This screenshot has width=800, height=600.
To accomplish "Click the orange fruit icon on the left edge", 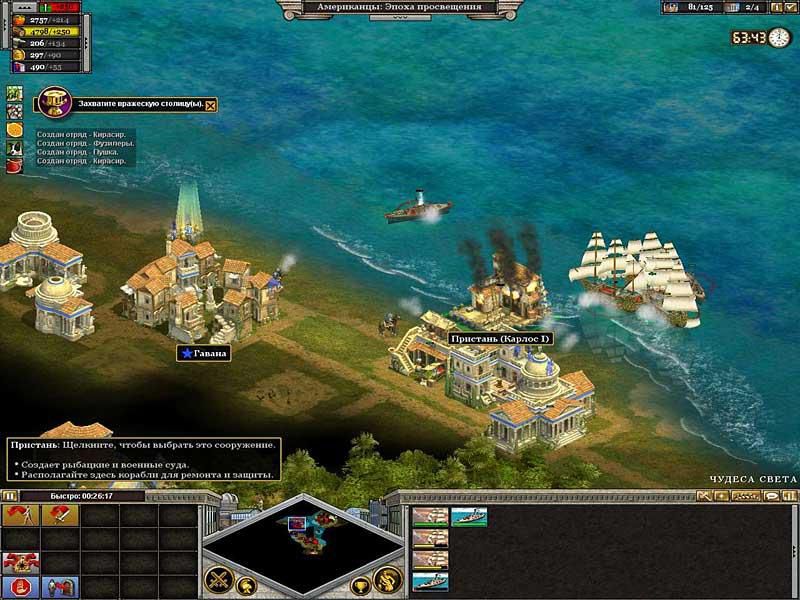I will (15, 129).
